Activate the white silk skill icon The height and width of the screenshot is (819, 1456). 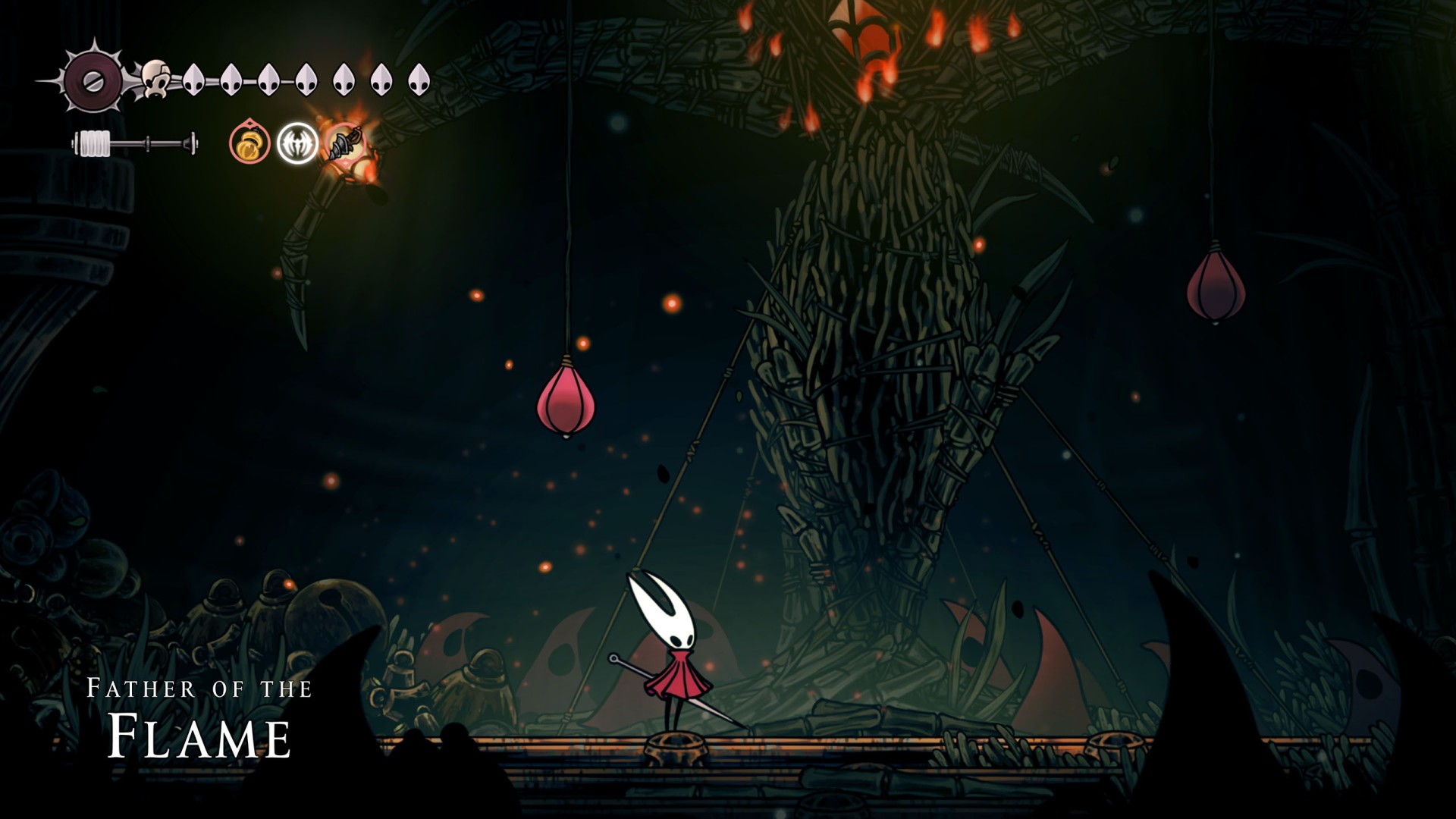pyautogui.click(x=297, y=143)
